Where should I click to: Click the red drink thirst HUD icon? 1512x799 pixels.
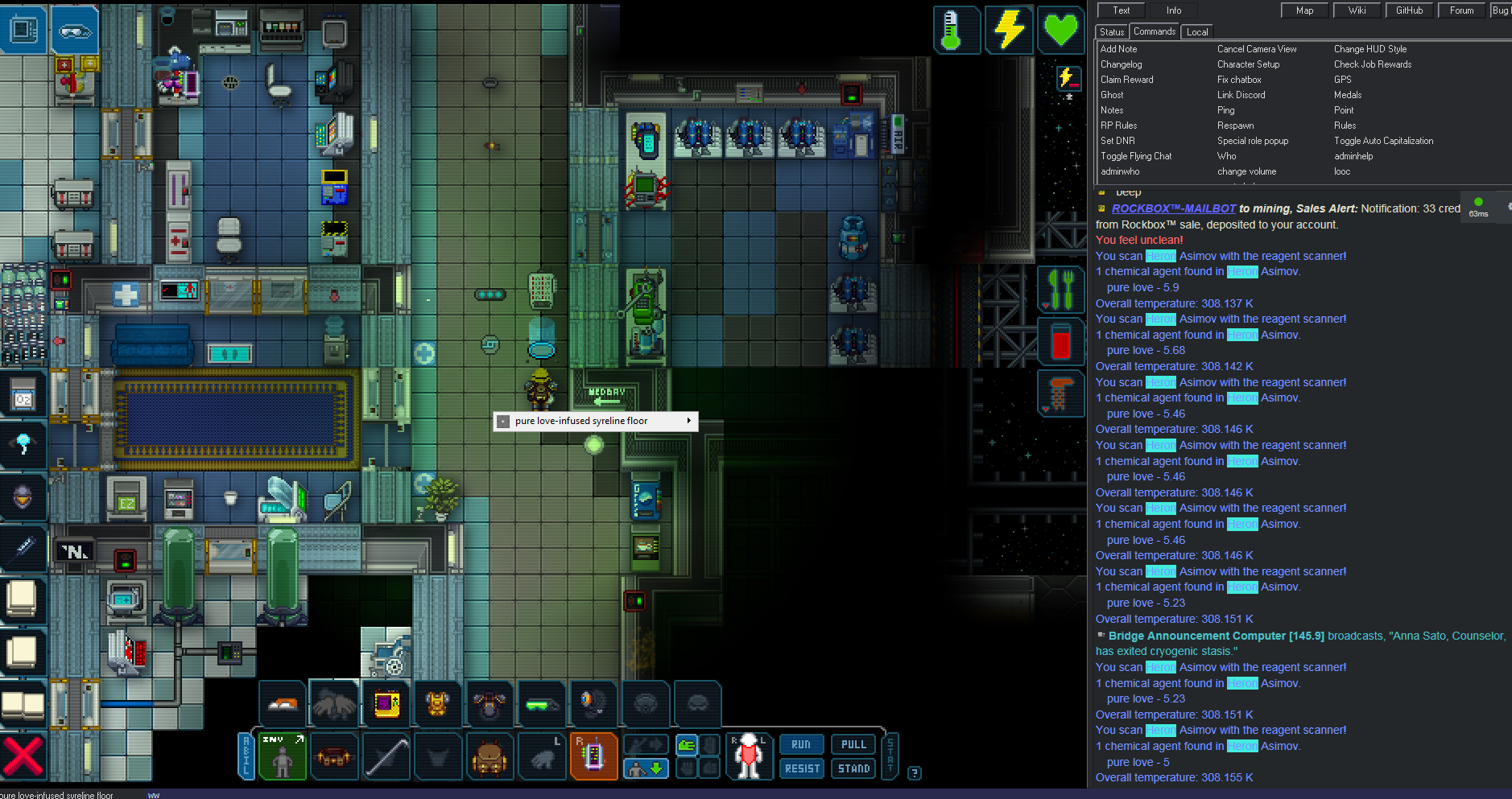[x=1061, y=340]
